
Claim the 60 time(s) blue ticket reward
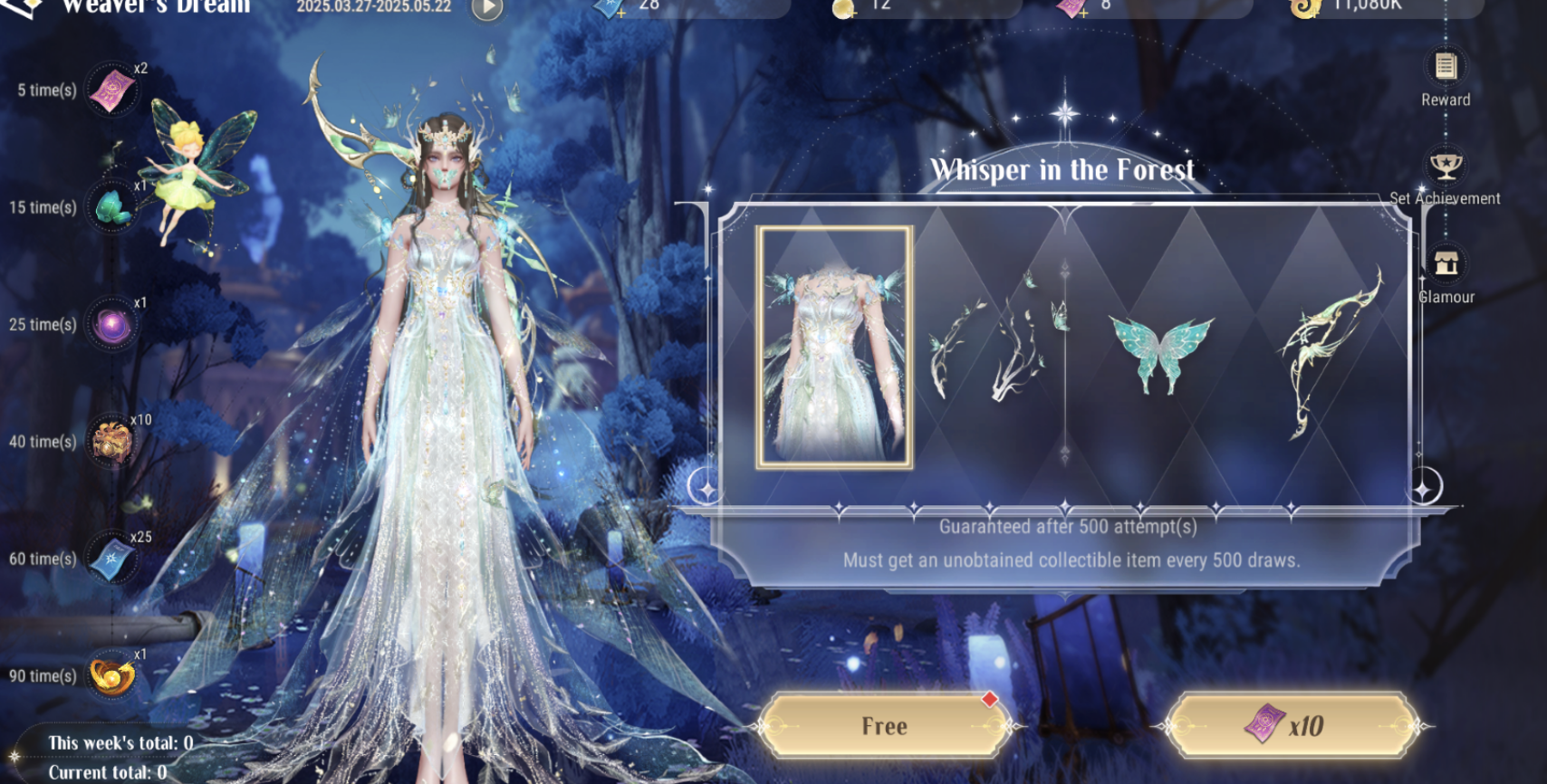113,559
